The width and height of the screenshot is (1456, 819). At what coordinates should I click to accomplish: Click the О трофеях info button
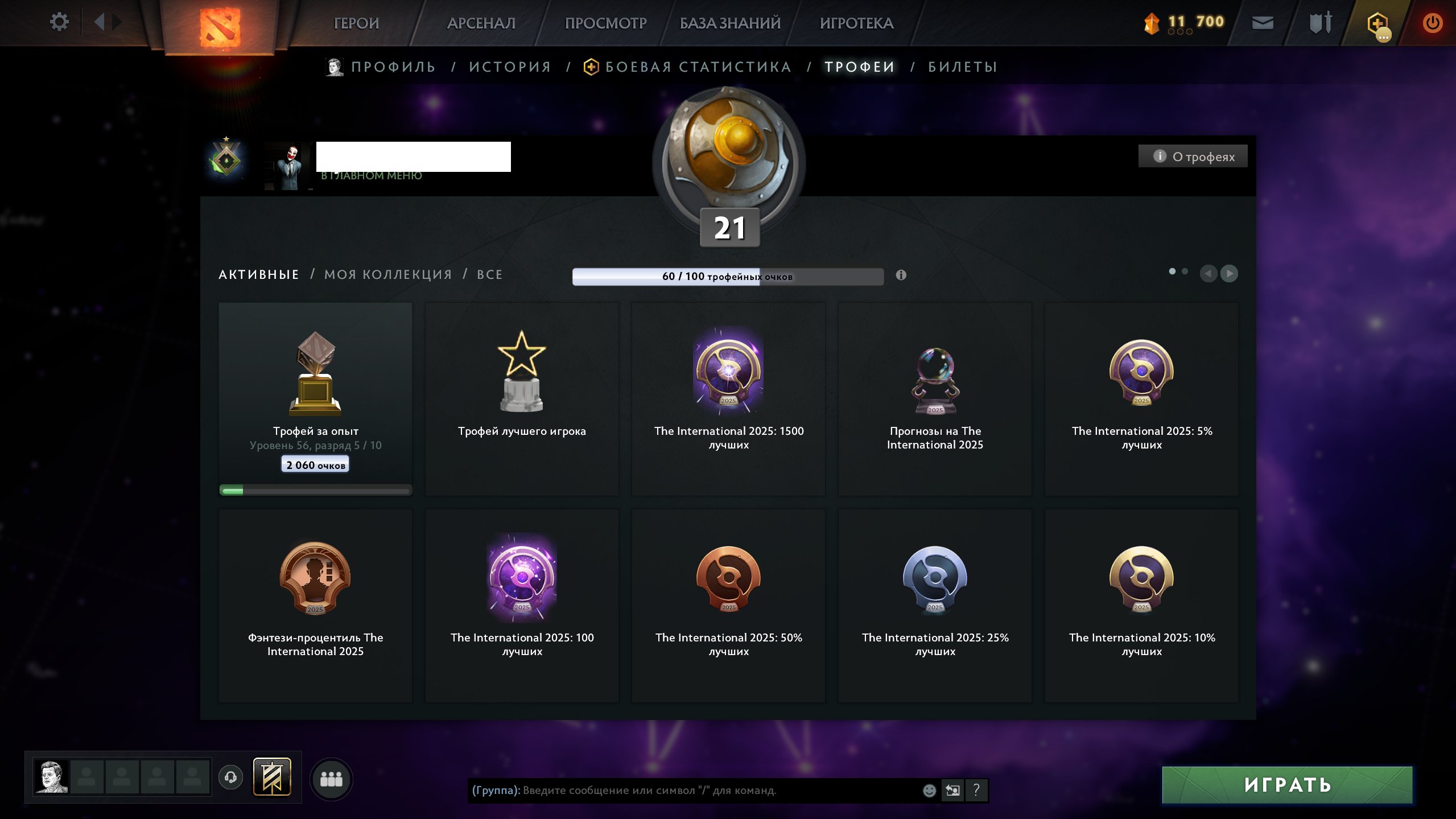[x=1193, y=157]
